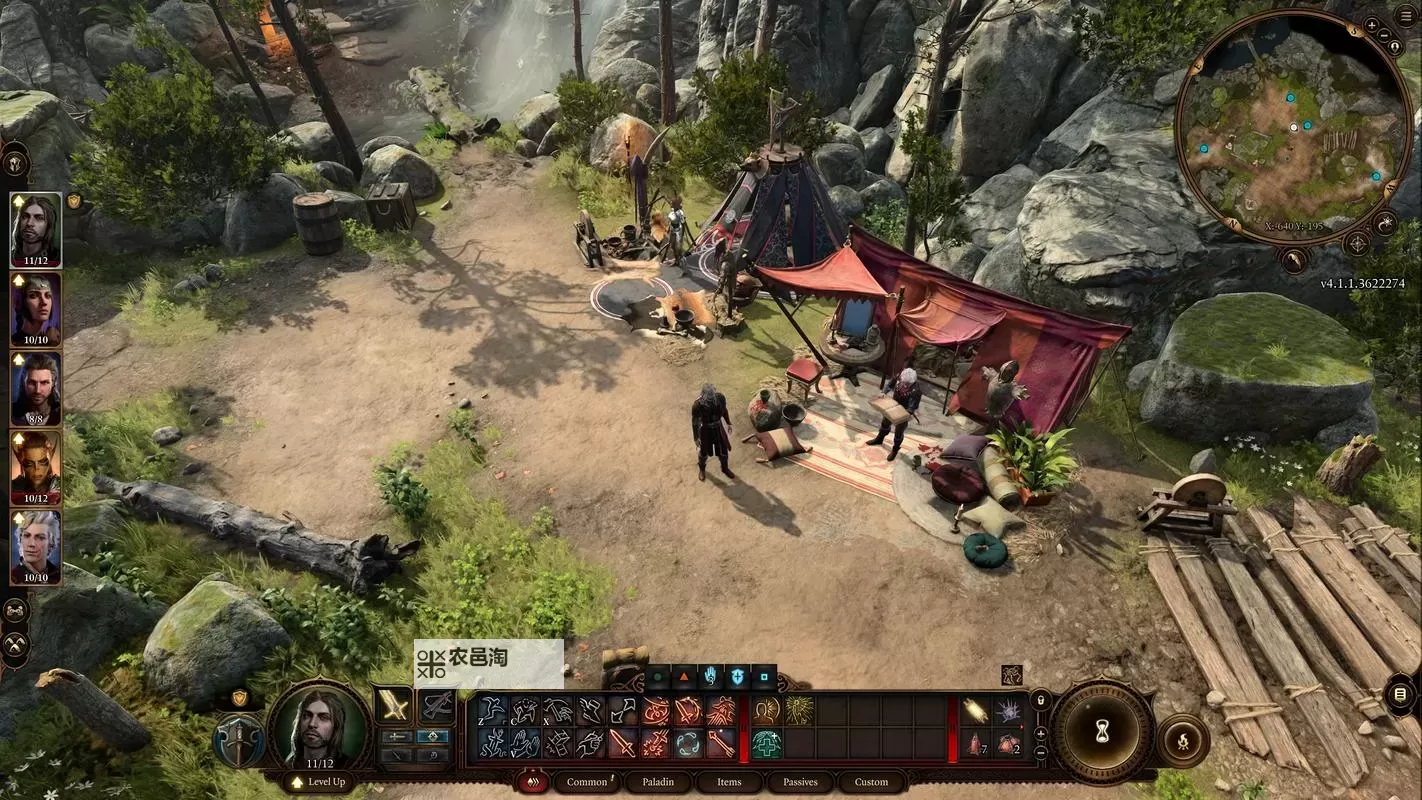Switch to the Common hotbar tab
Image resolution: width=1422 pixels, height=800 pixels.
click(x=586, y=782)
